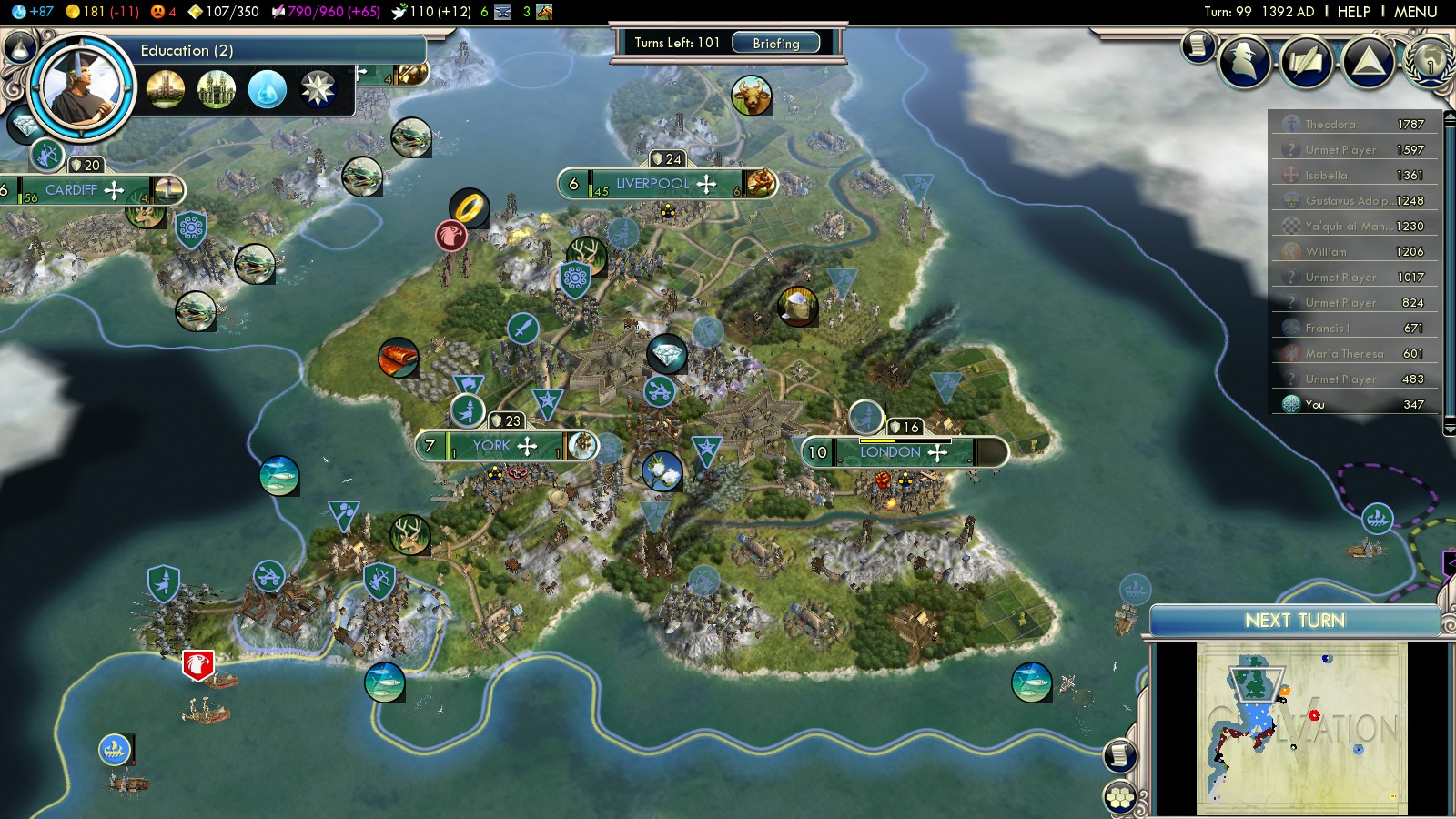Click the Education research portrait
Viewport: 1456px width, 819px height.
coord(82,88)
